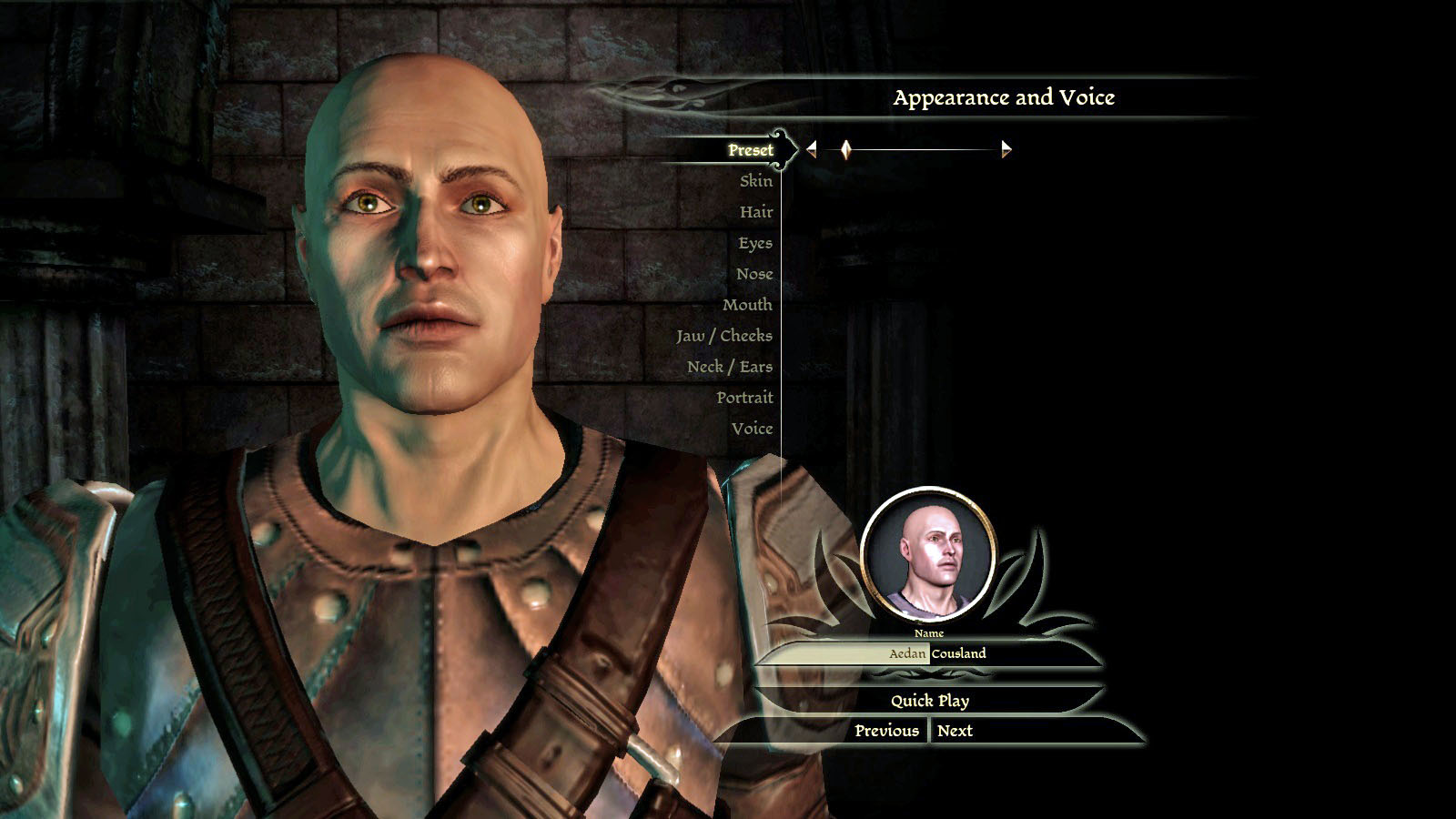Click the character portrait thumbnail
Screen dimensions: 1456x819
pyautogui.click(x=928, y=555)
